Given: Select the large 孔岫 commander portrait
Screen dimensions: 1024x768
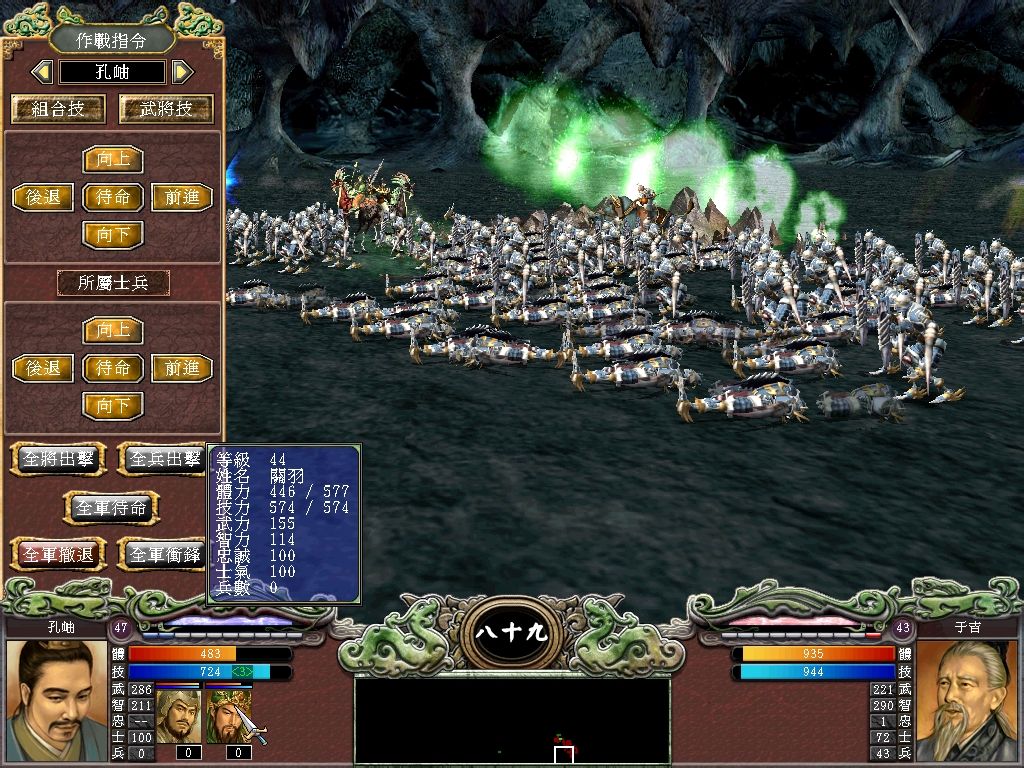Looking at the screenshot, I should coord(56,700).
